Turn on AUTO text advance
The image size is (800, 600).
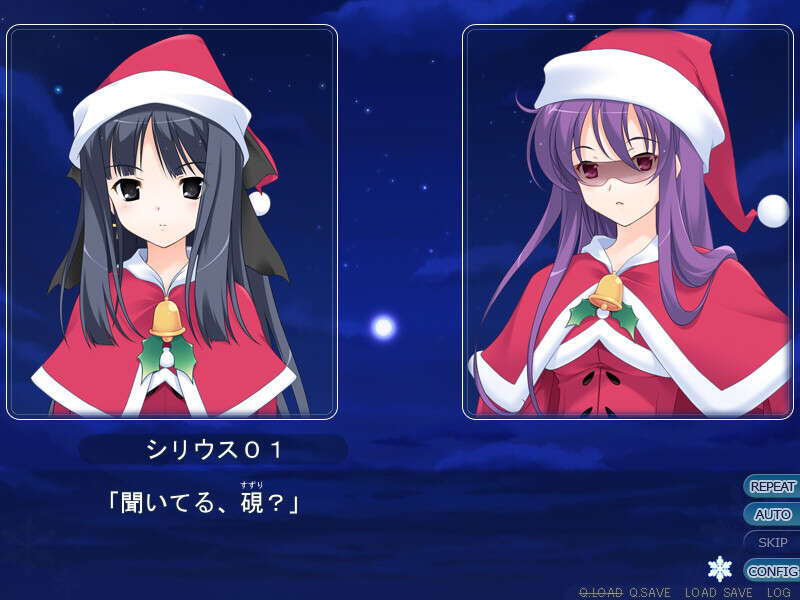coord(772,515)
